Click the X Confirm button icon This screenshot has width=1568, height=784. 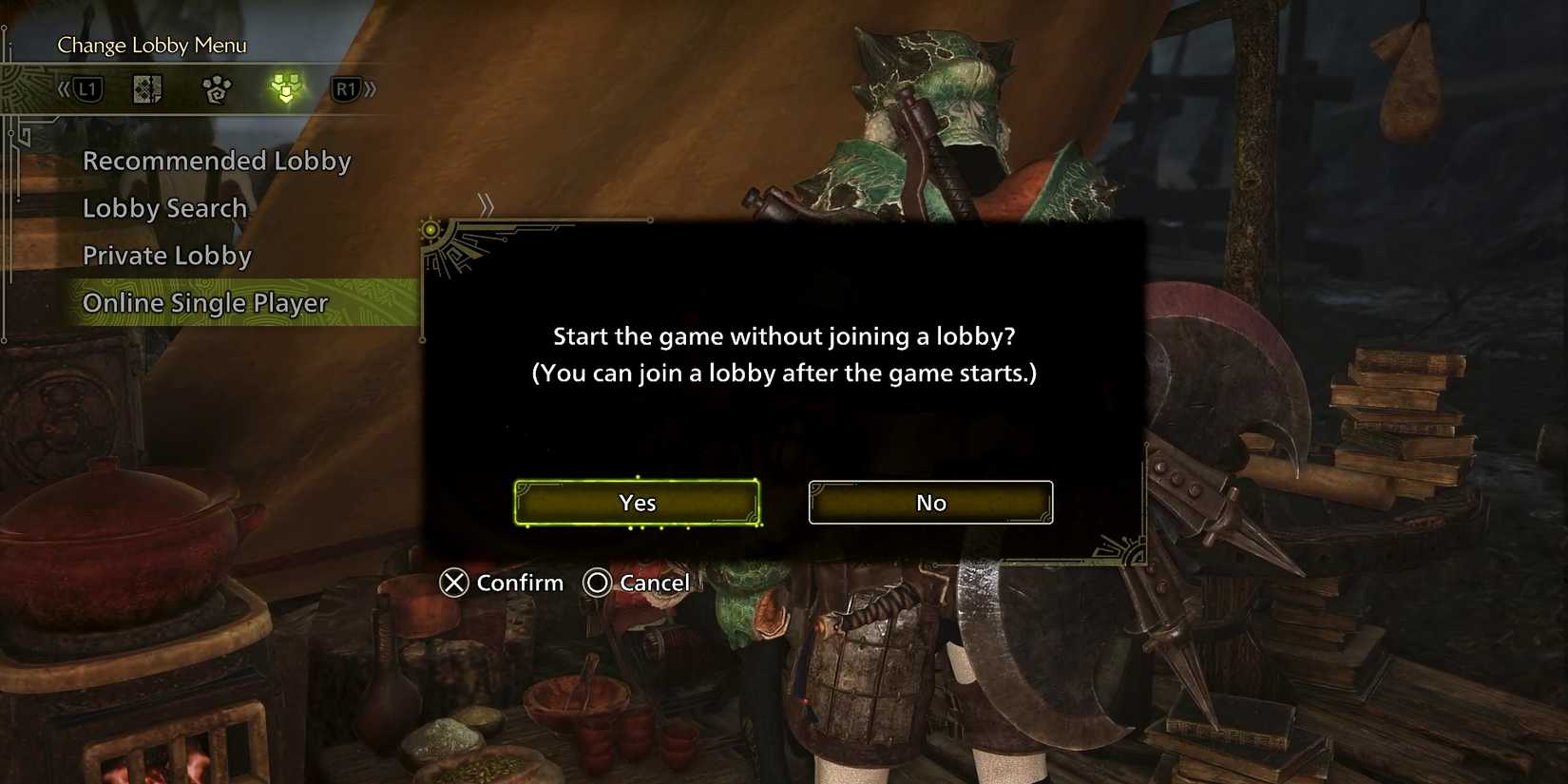click(x=453, y=583)
